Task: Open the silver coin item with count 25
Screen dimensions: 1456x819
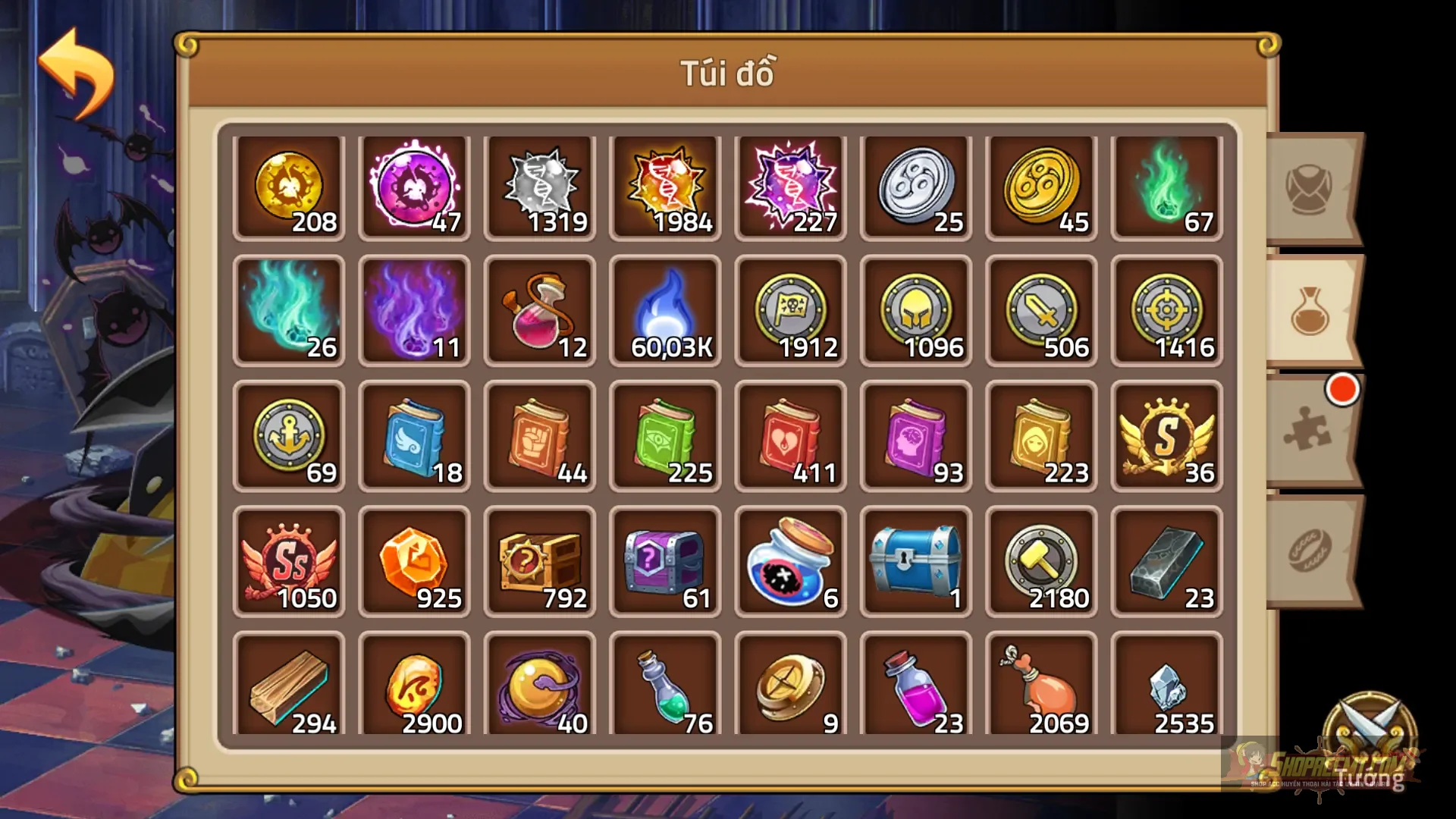Action: click(915, 184)
